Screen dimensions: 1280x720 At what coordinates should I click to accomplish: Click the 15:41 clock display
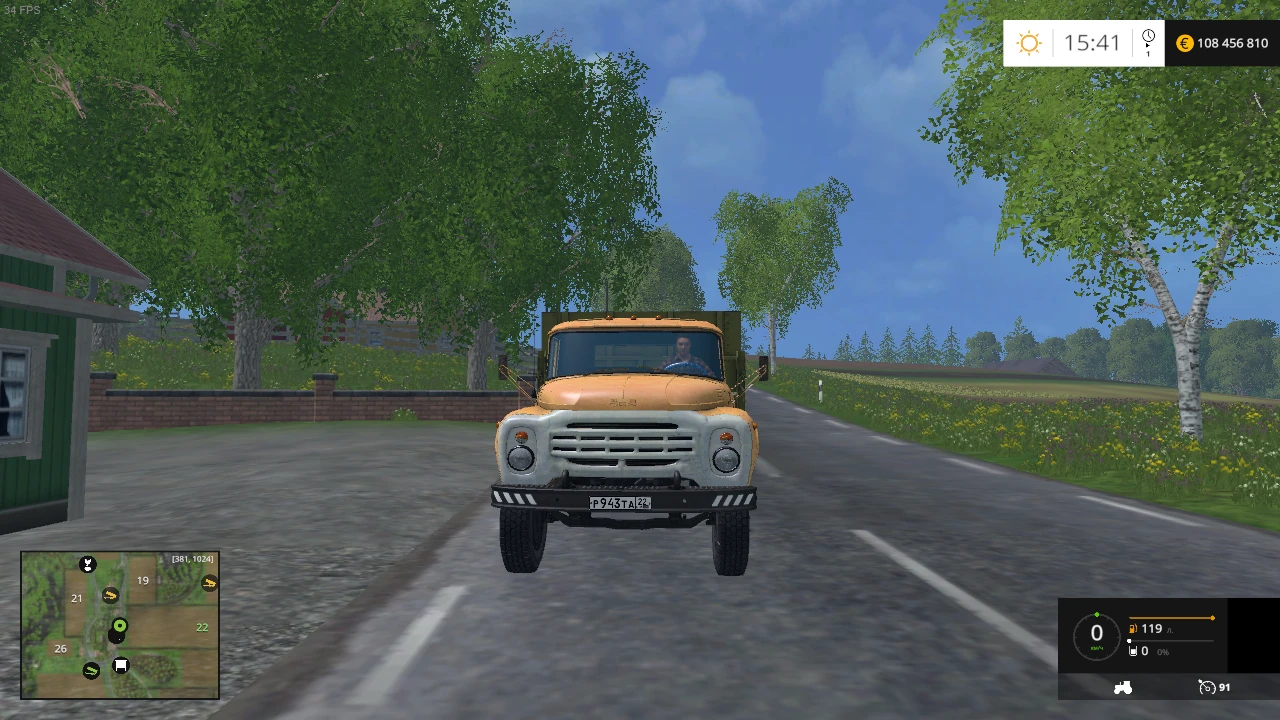[x=1093, y=43]
